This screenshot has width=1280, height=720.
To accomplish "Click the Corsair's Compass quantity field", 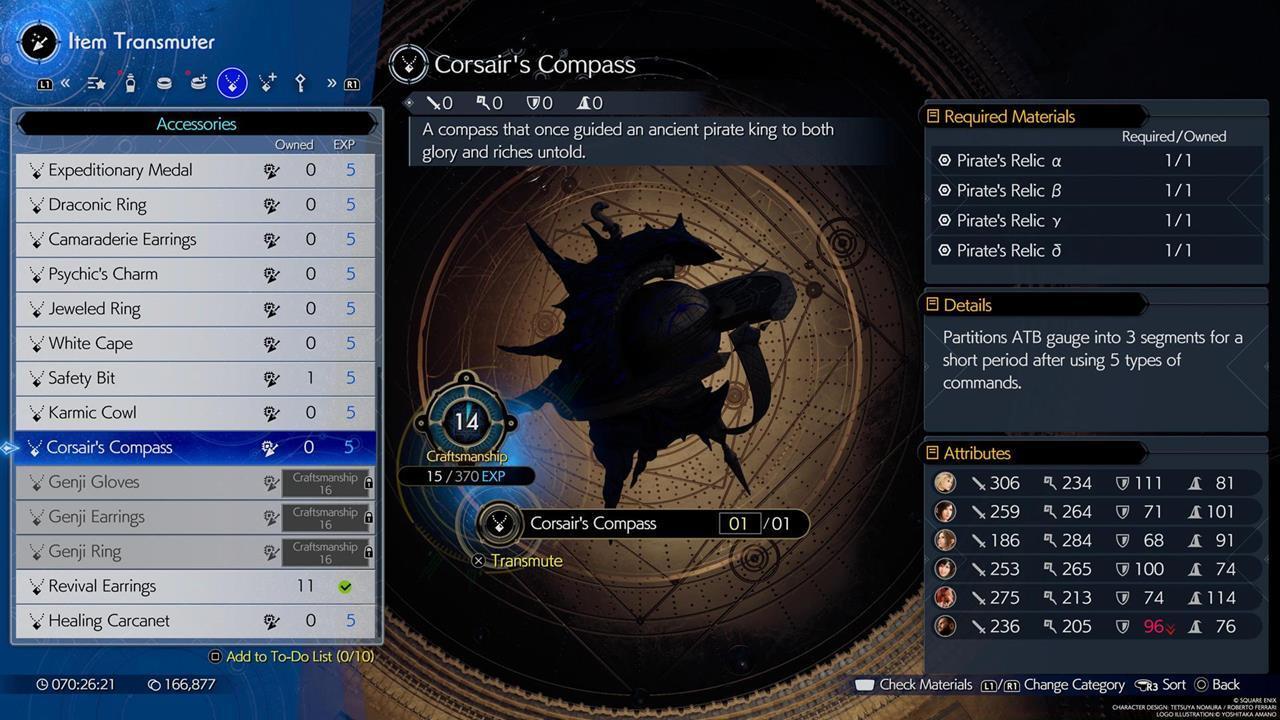I will point(740,523).
